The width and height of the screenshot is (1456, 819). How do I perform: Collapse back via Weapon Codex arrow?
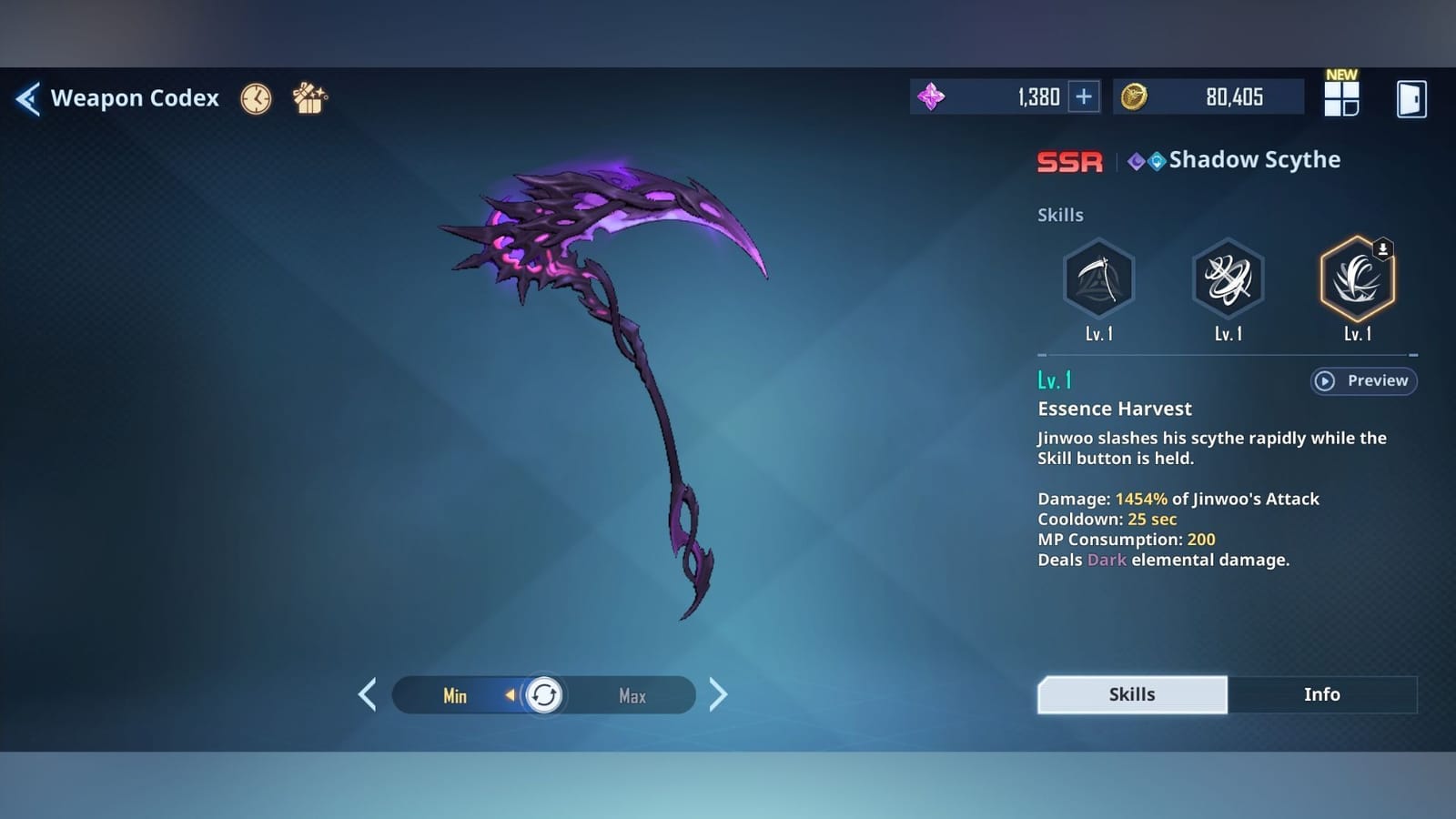tap(27, 98)
